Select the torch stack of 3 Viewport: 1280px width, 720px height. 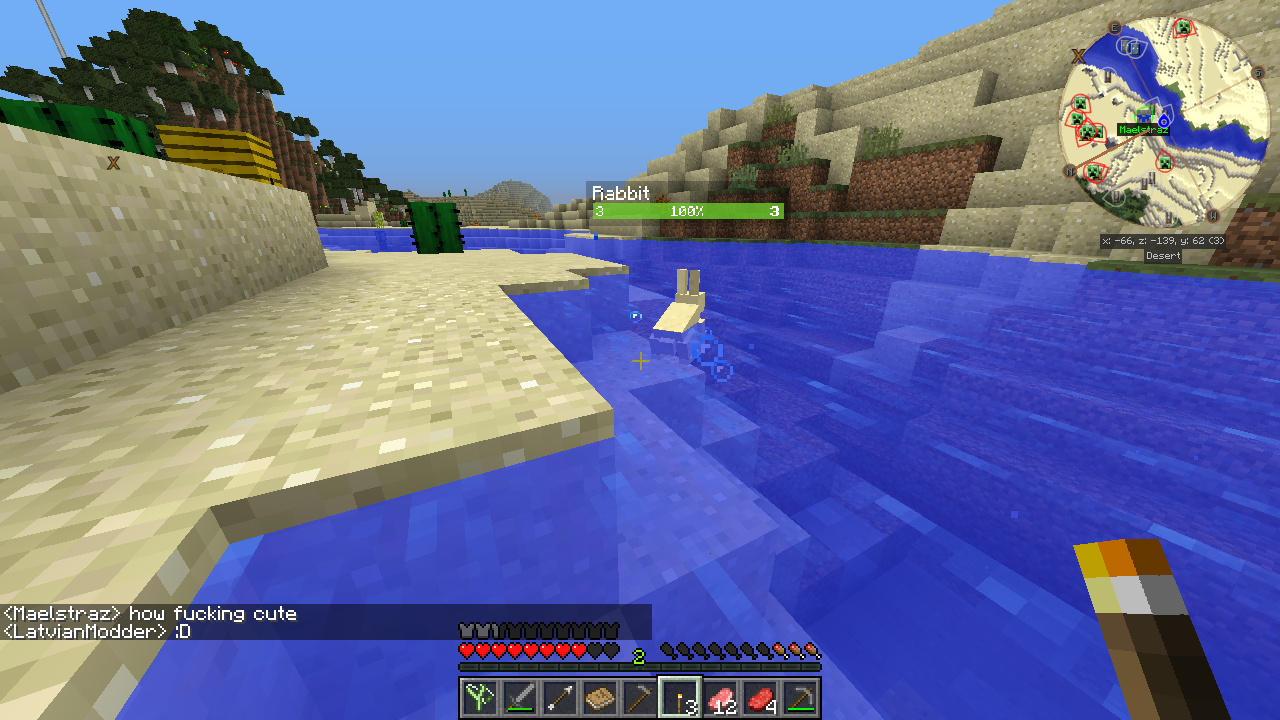click(x=680, y=697)
